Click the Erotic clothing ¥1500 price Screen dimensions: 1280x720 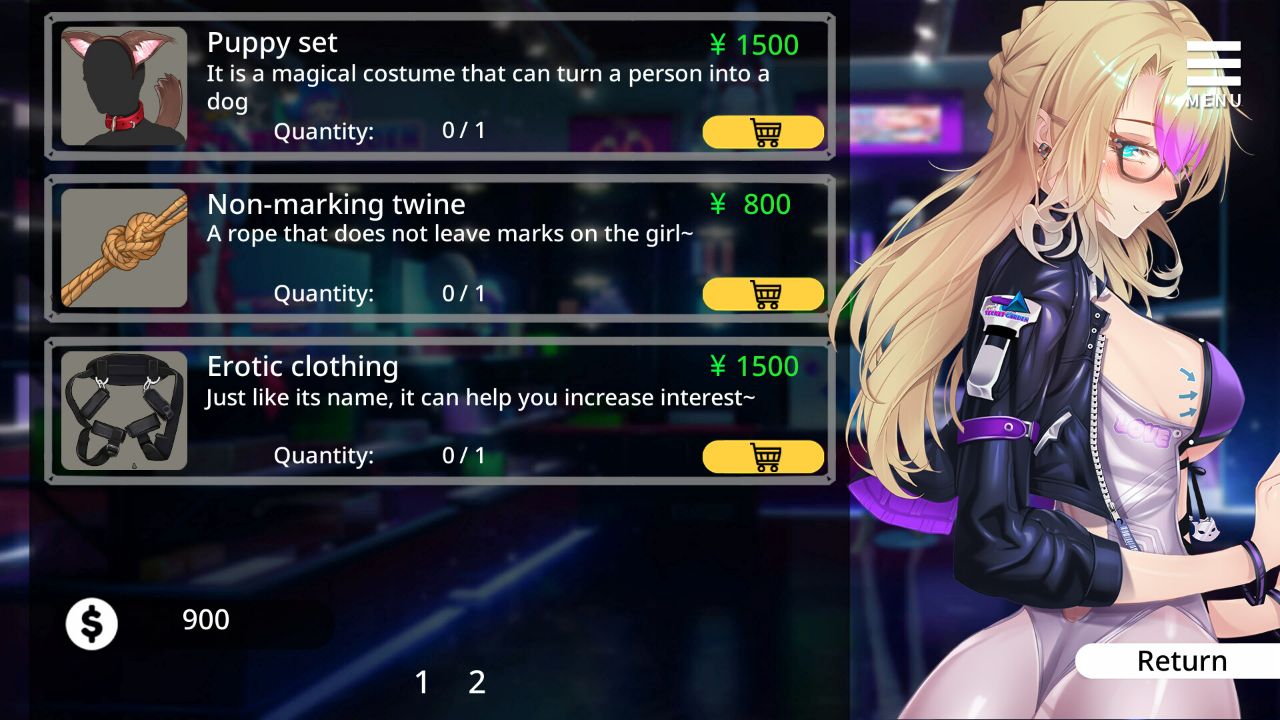(754, 367)
